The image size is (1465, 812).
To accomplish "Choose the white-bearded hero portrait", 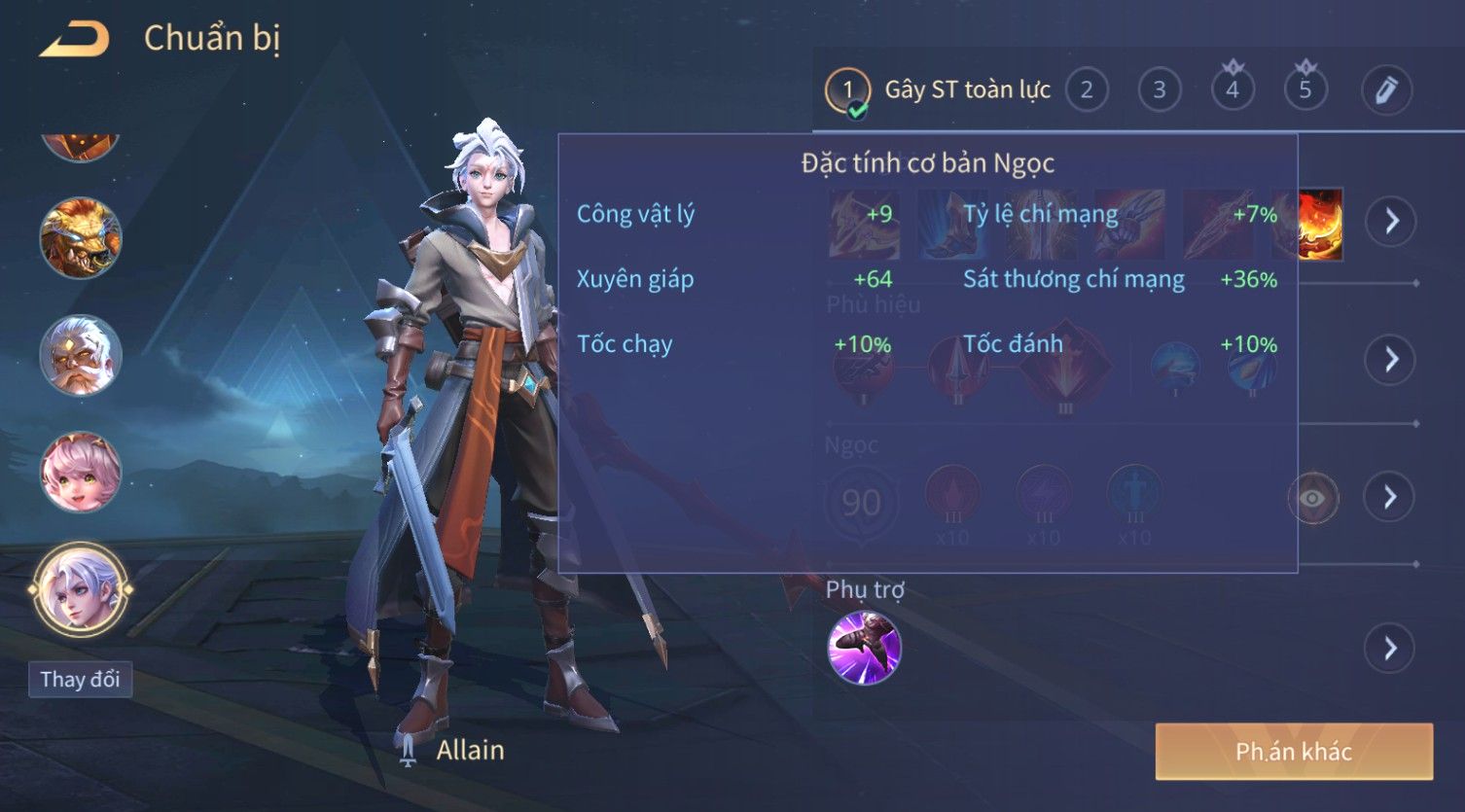I will (80, 355).
